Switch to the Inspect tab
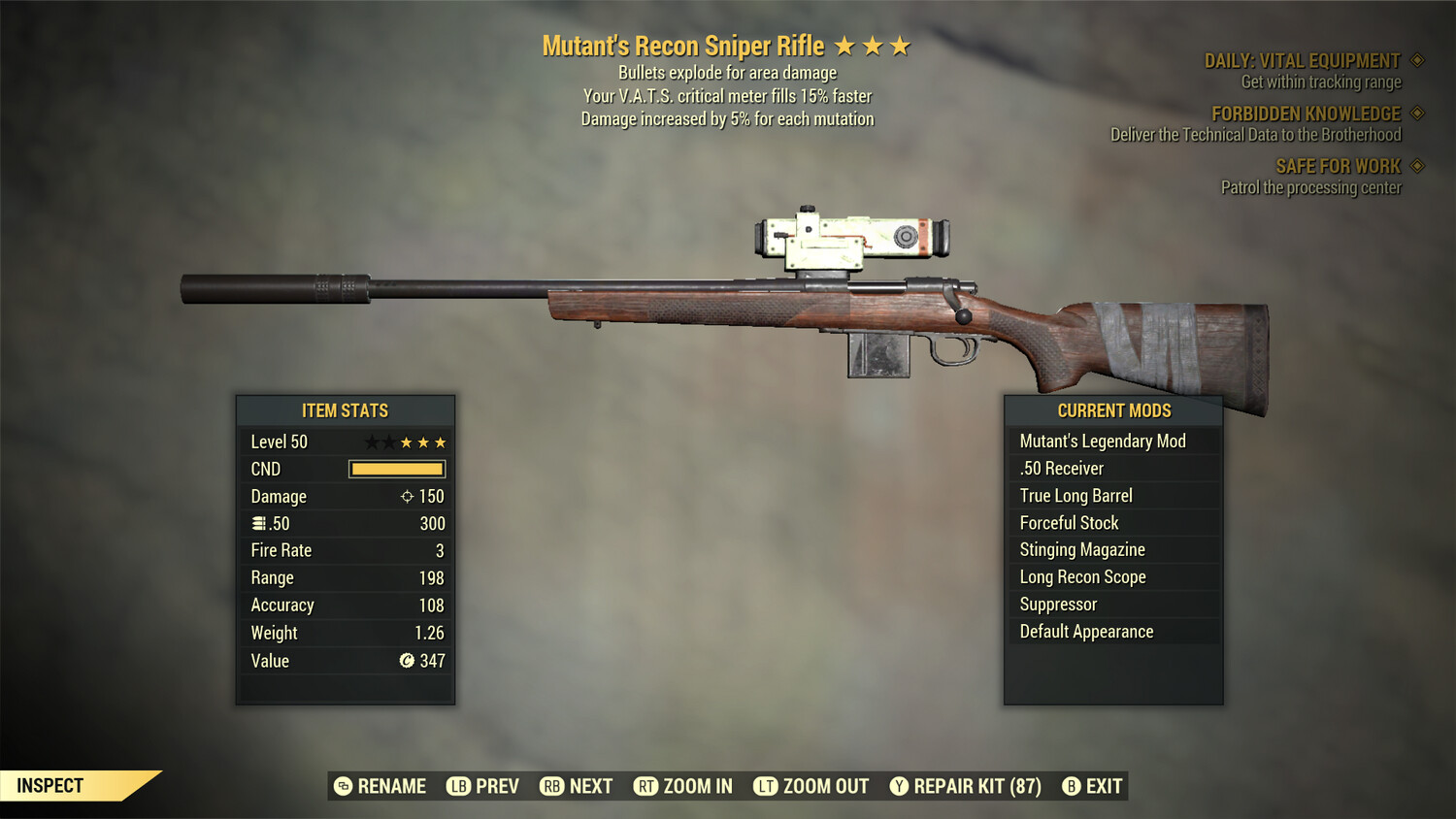This screenshot has height=819, width=1456. (50, 785)
